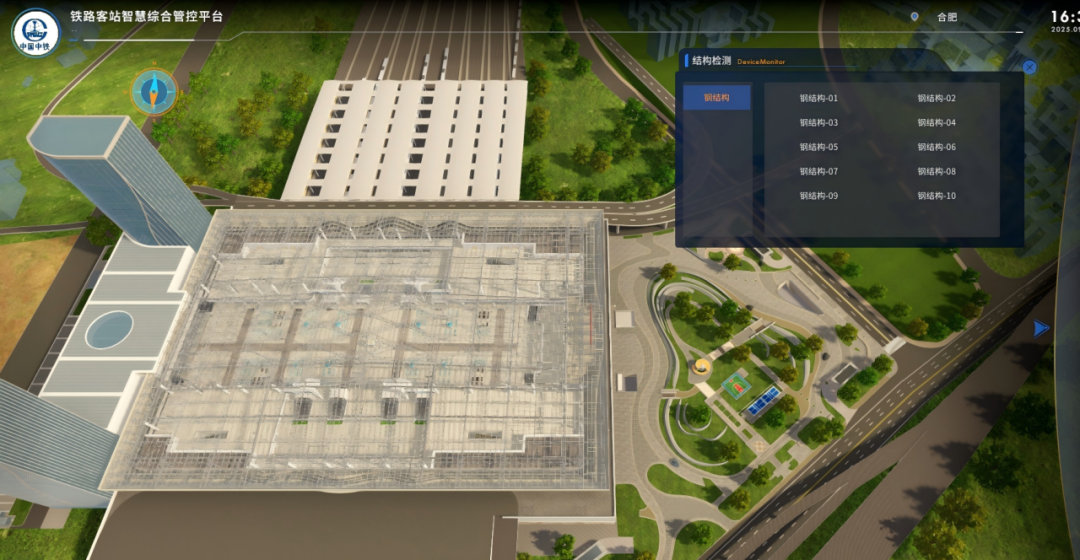The image size is (1080, 560).
Task: Select the 钢结构-09 item
Action: (819, 196)
